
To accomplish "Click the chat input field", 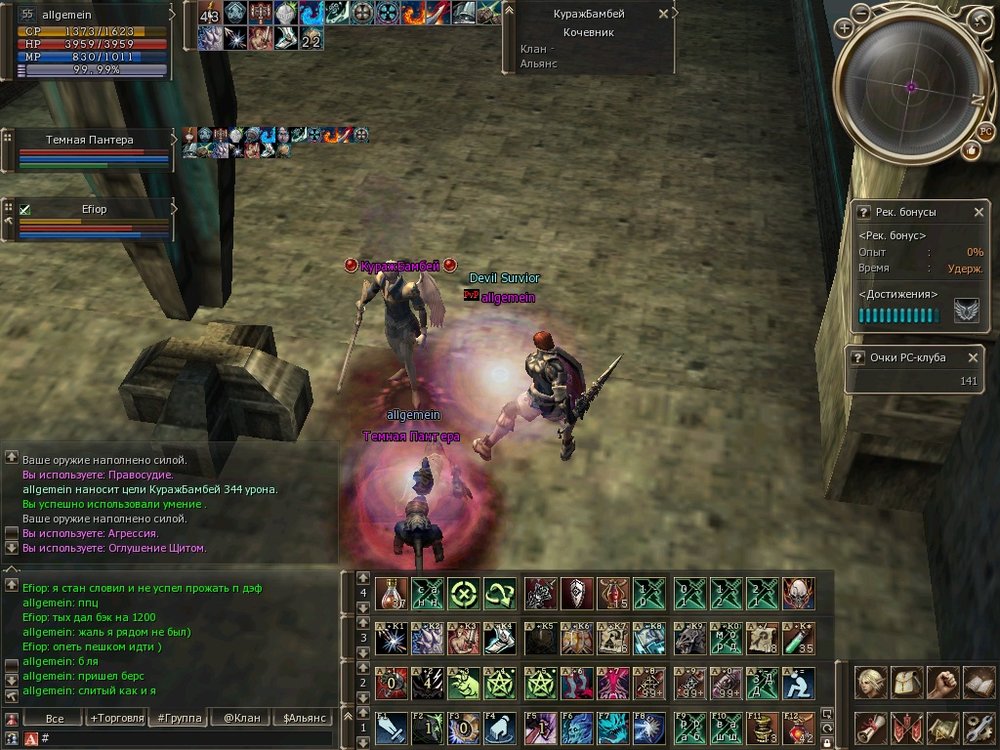I will pyautogui.click(x=180, y=738).
